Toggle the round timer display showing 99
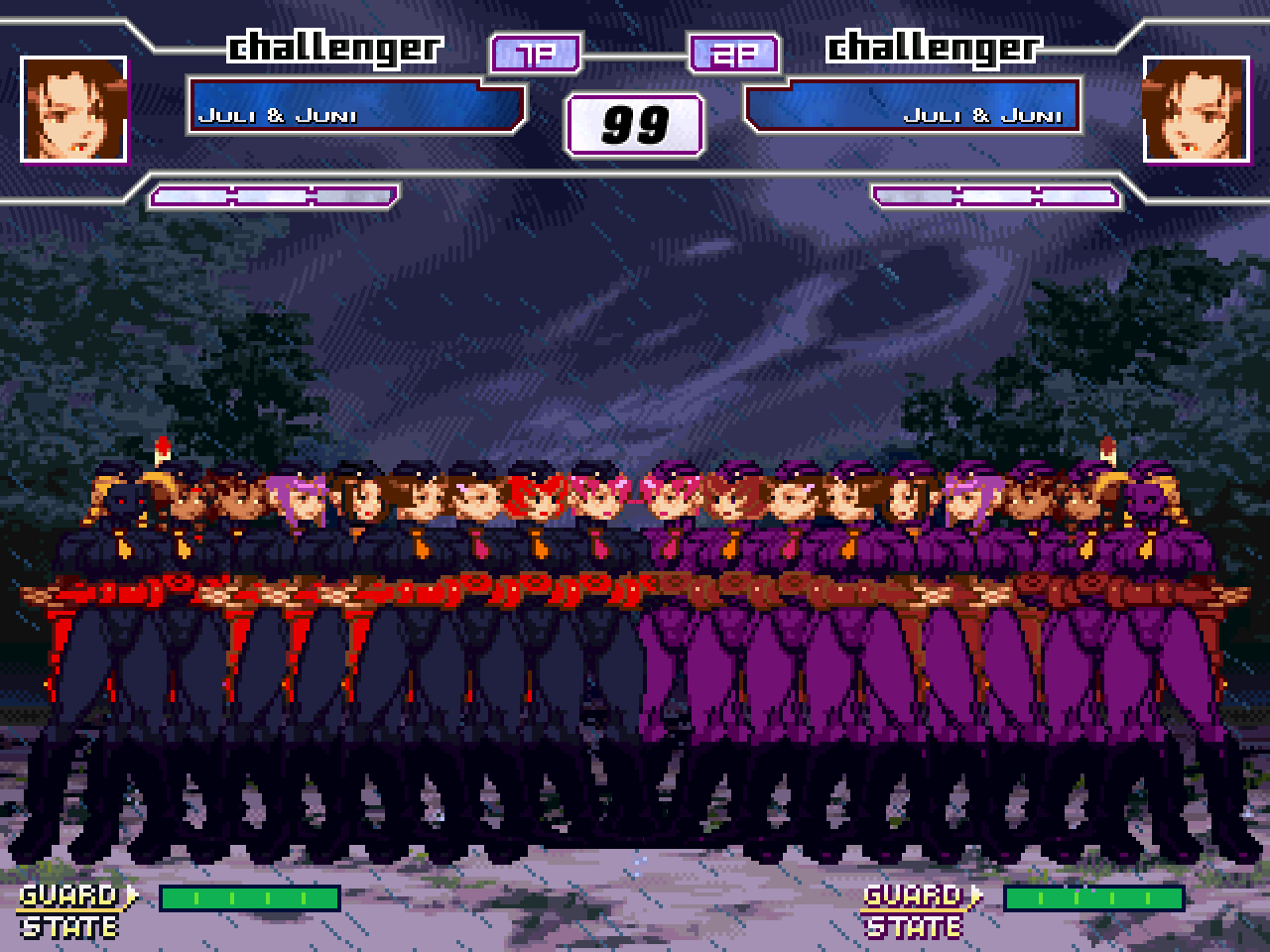 (634, 123)
